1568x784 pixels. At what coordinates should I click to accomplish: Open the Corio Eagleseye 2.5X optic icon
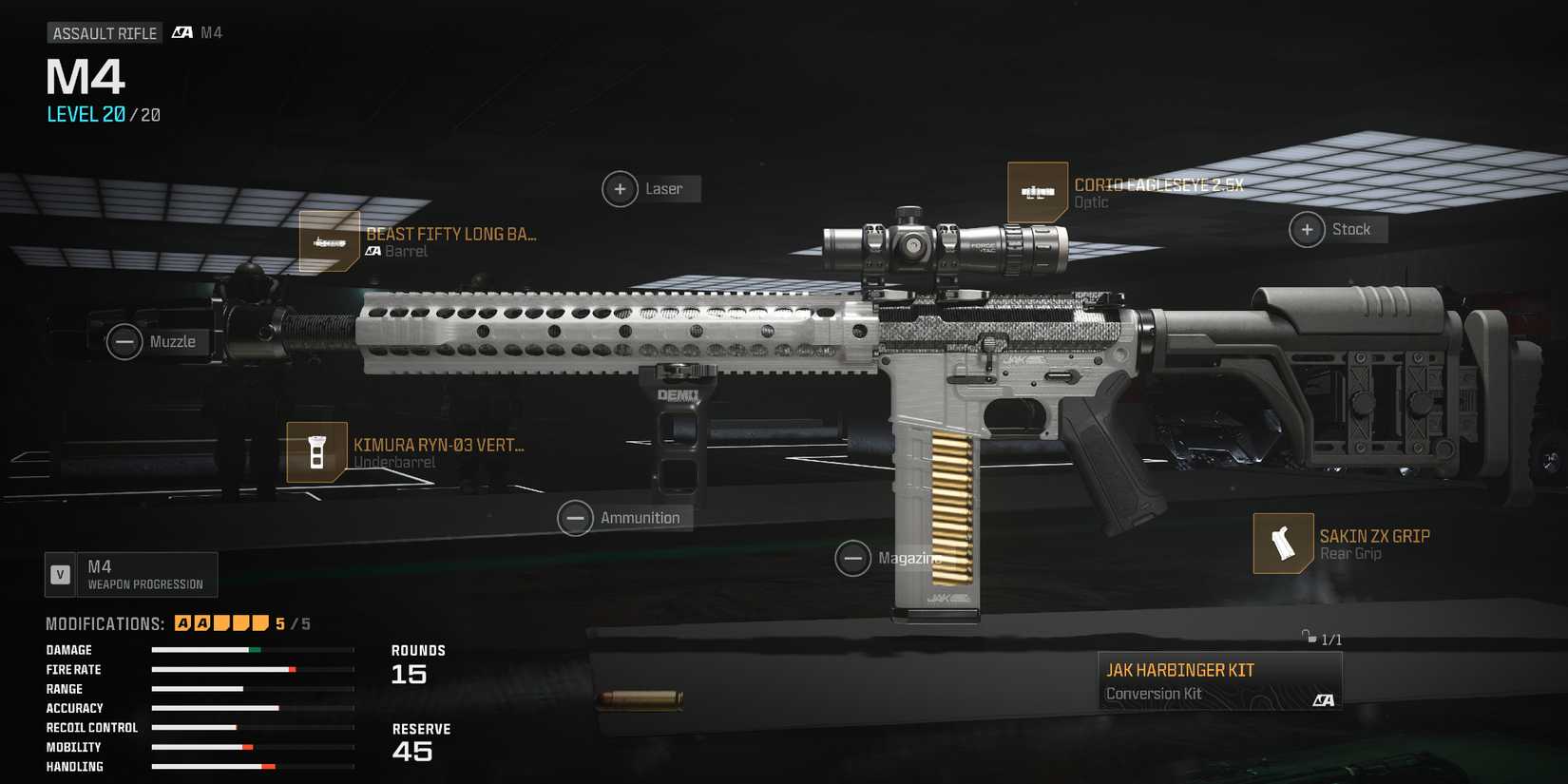pos(1039,192)
